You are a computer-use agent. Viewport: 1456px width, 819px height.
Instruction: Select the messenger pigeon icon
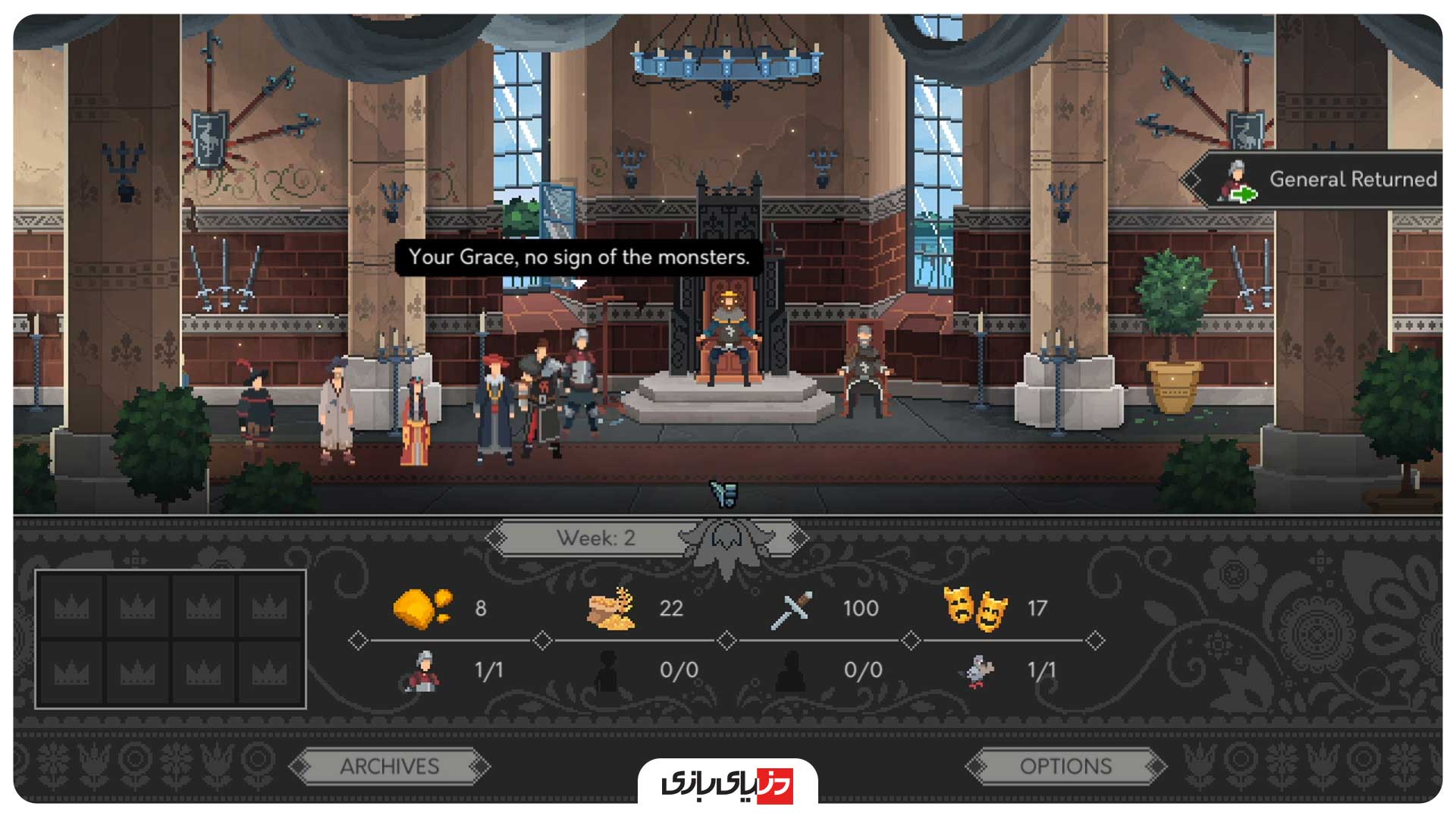977,671
